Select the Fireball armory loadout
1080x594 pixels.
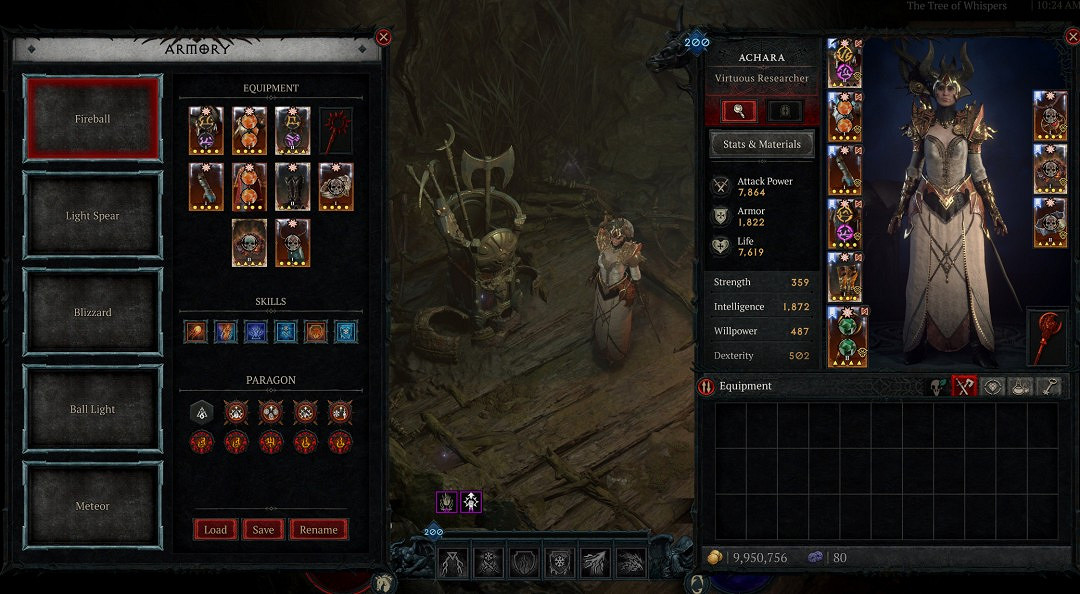92,119
